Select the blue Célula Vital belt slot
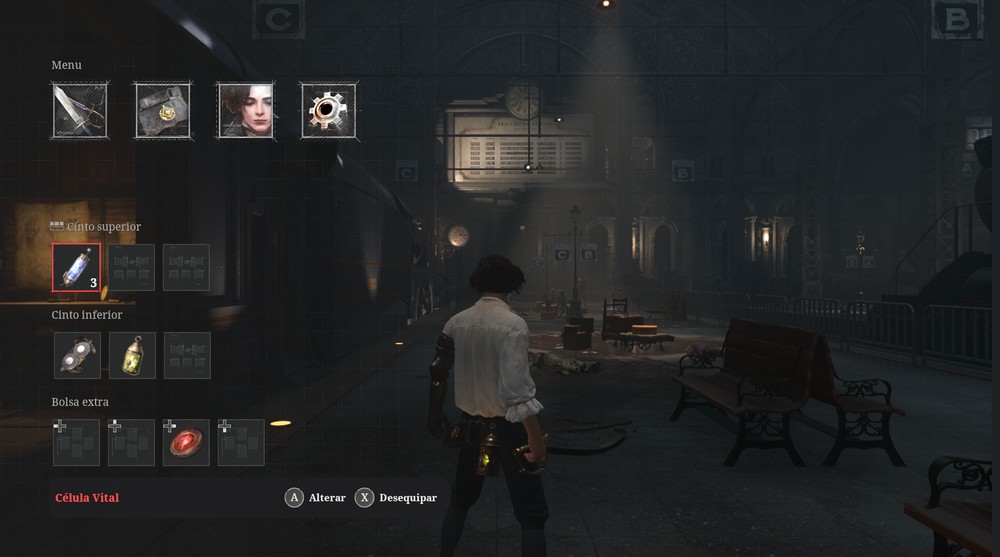This screenshot has width=1000, height=557. 77,267
